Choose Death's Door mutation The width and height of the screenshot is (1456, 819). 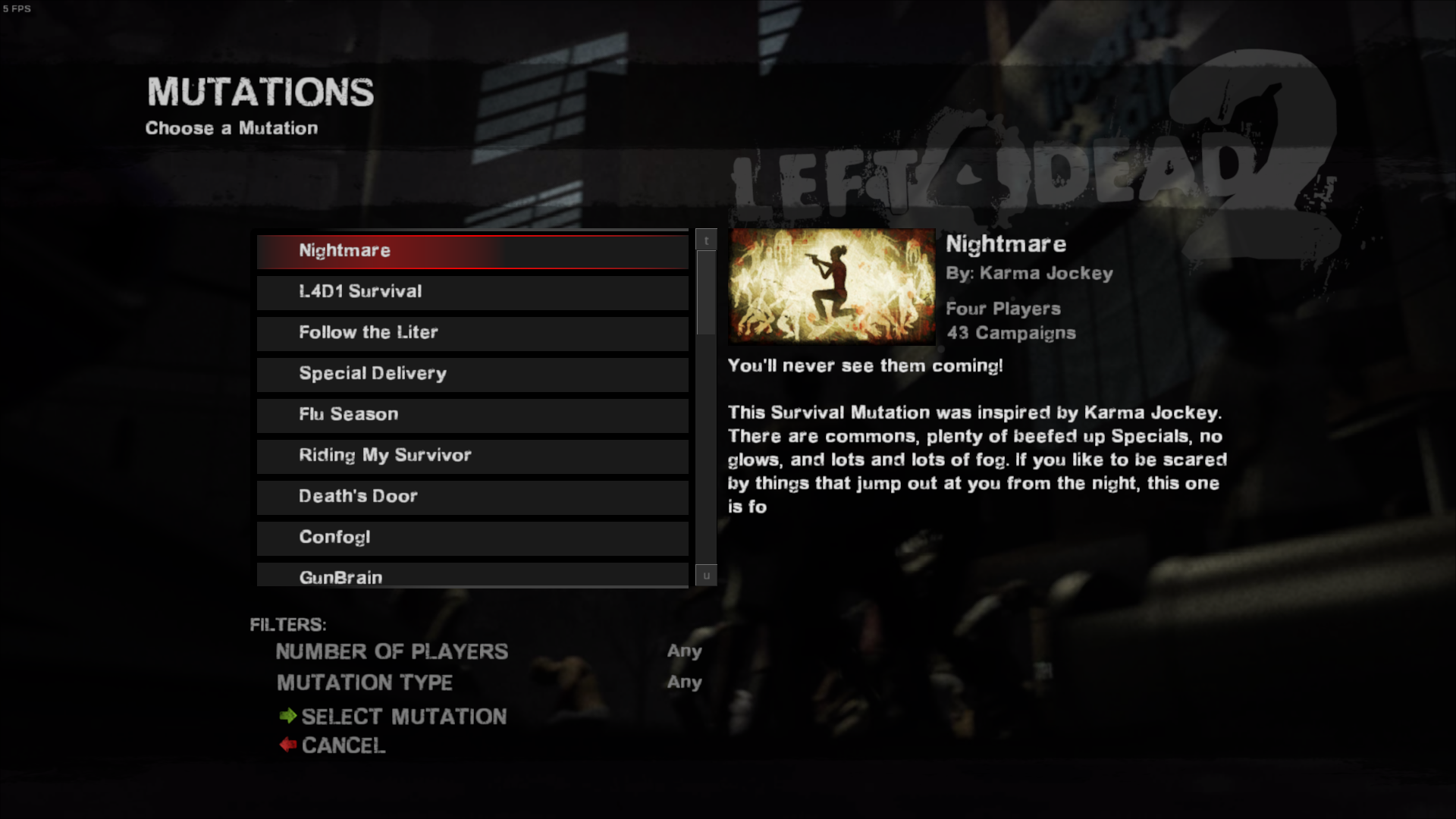click(x=472, y=497)
